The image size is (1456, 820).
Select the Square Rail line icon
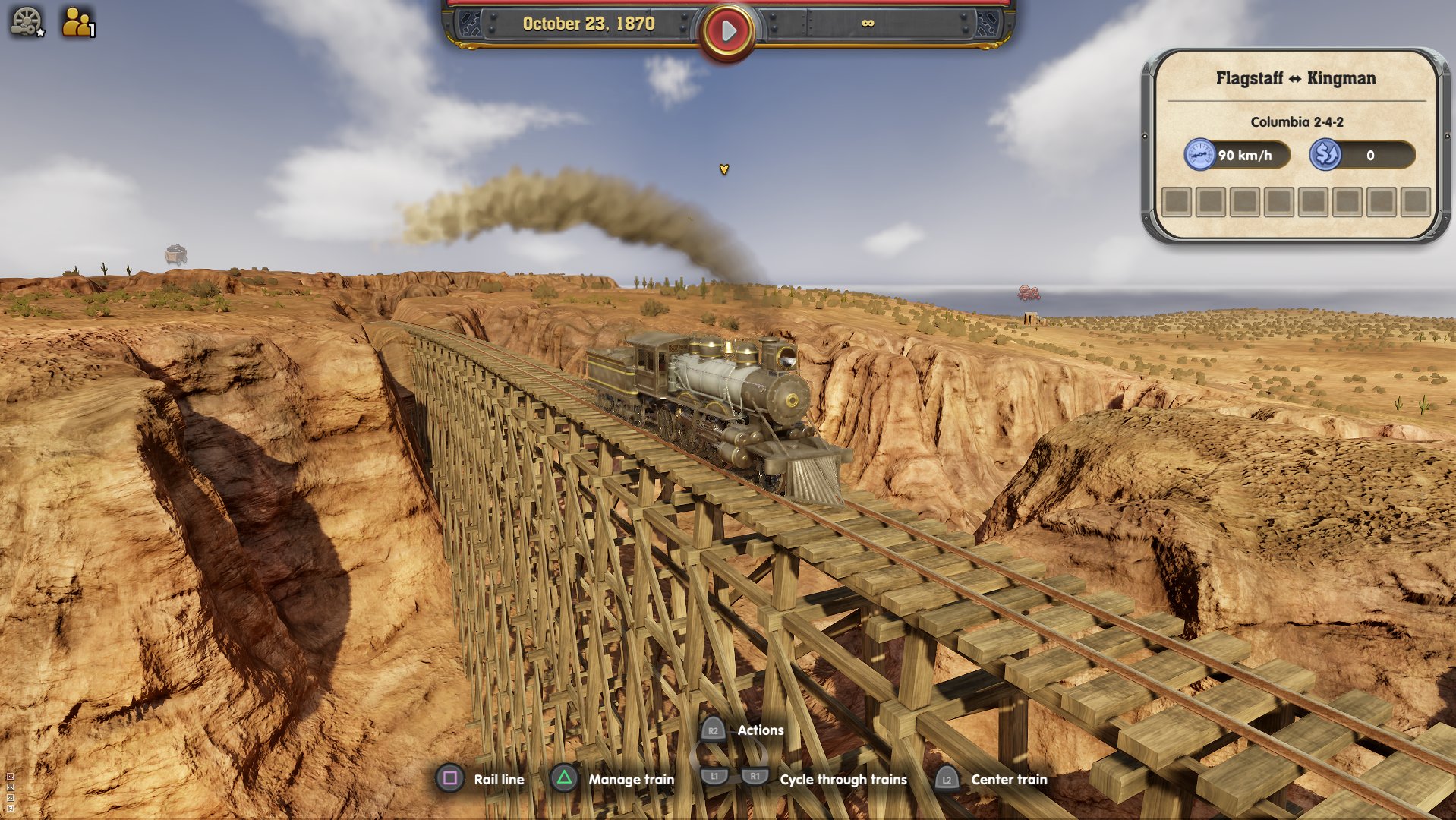pos(450,779)
